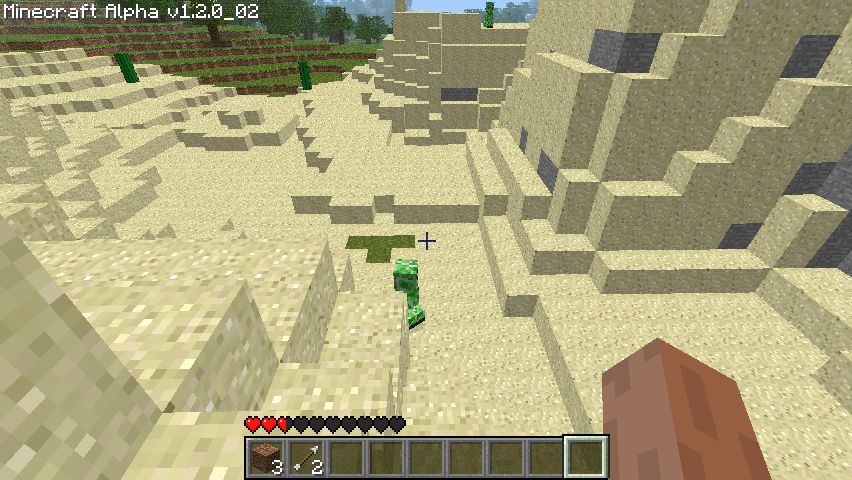Select the dirt block hotbar slot
Screen dimensions: 852x480
(266, 458)
